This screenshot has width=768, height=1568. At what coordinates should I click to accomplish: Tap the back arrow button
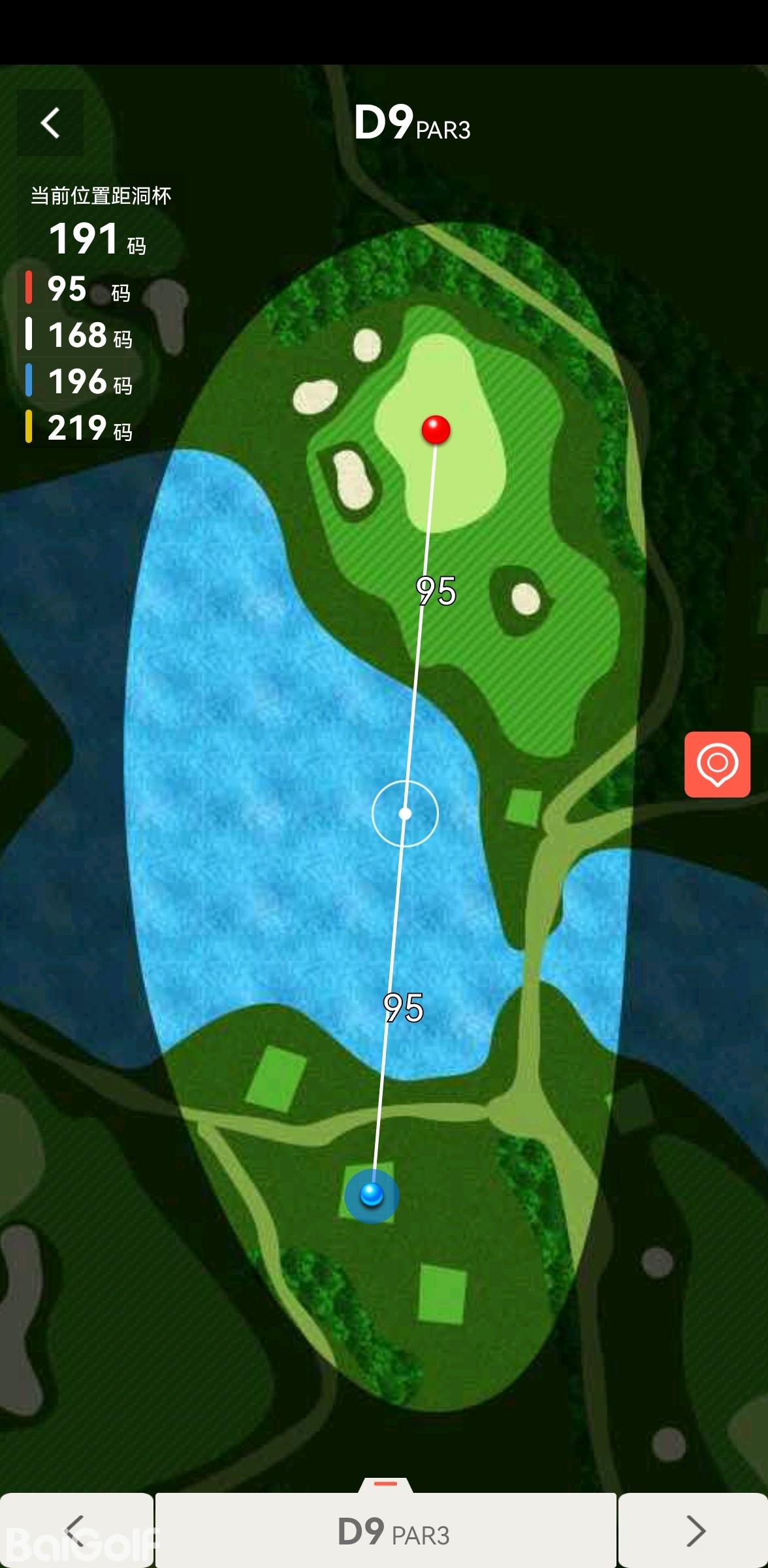click(x=50, y=123)
